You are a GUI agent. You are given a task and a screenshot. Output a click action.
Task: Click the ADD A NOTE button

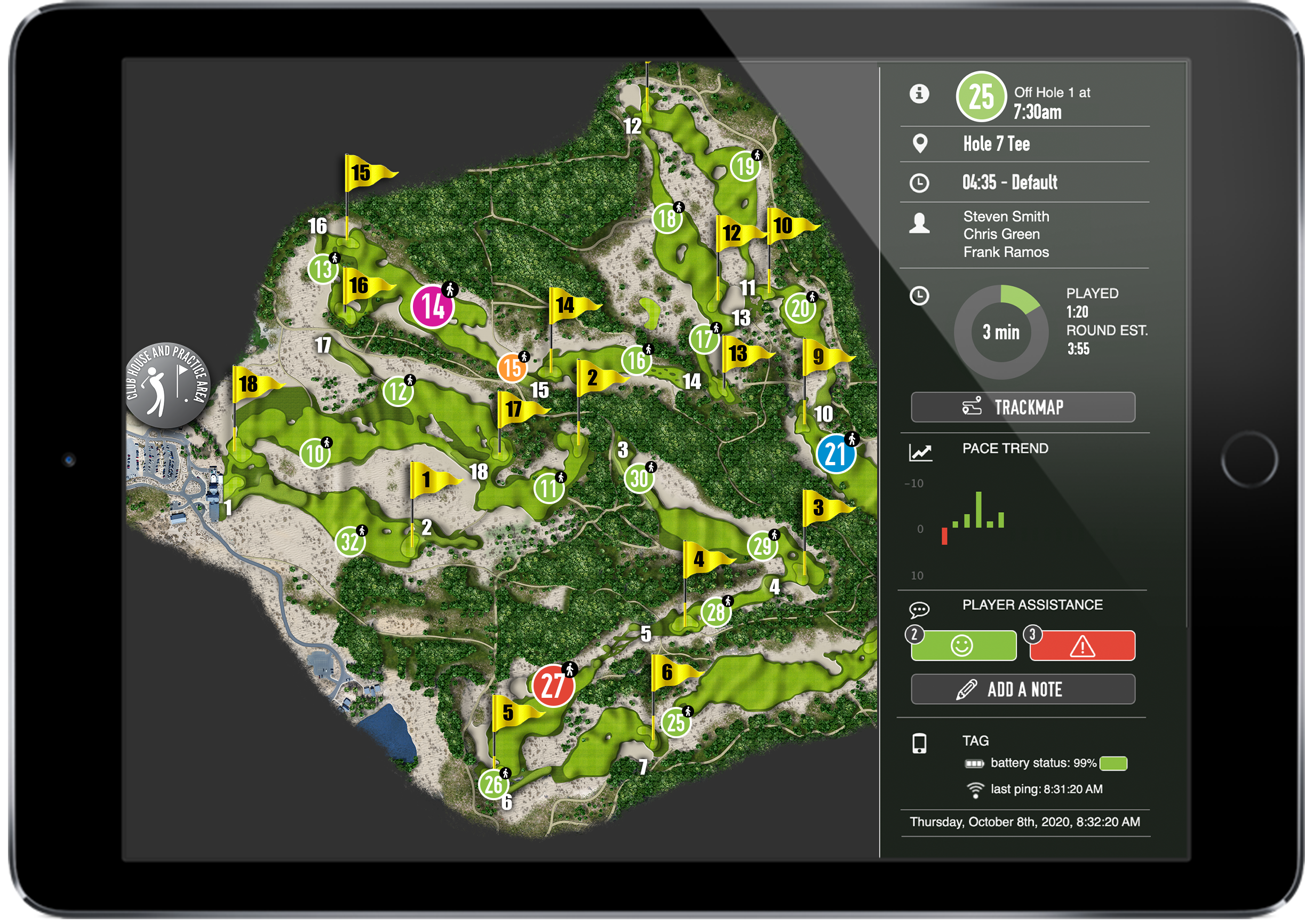click(x=1022, y=689)
